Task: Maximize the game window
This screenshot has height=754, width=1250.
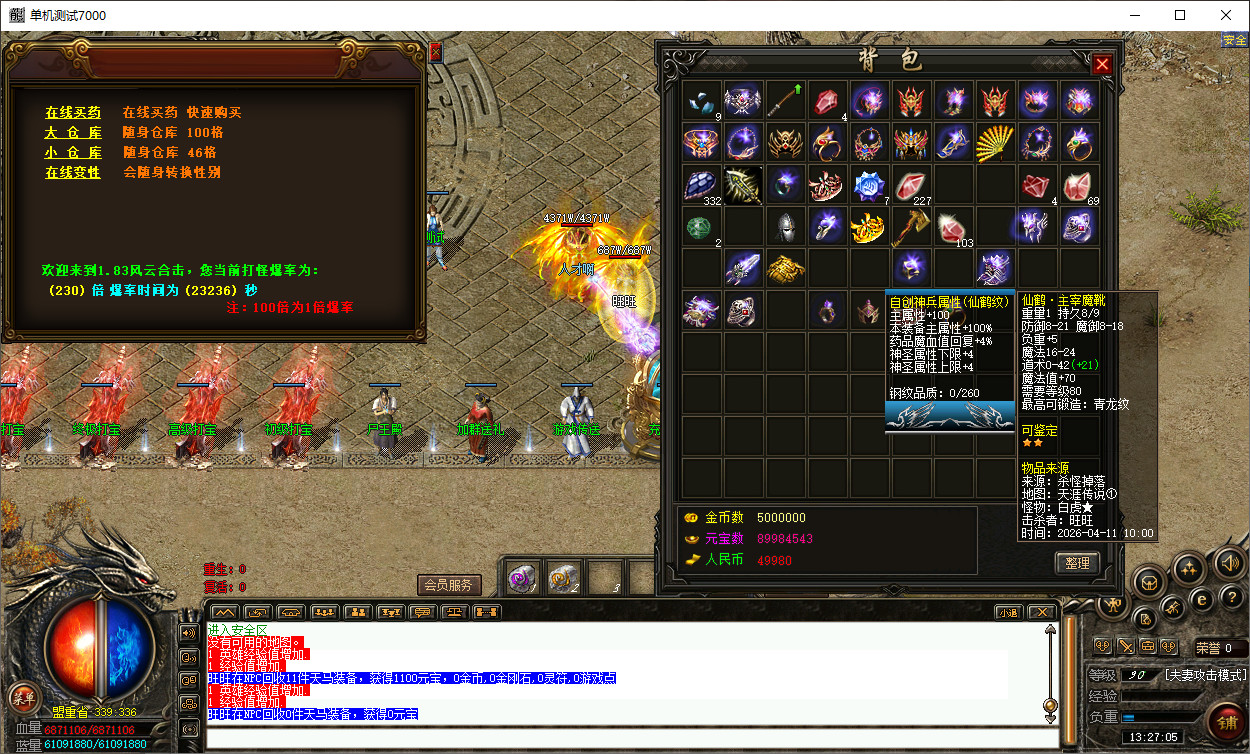Action: coord(1180,15)
